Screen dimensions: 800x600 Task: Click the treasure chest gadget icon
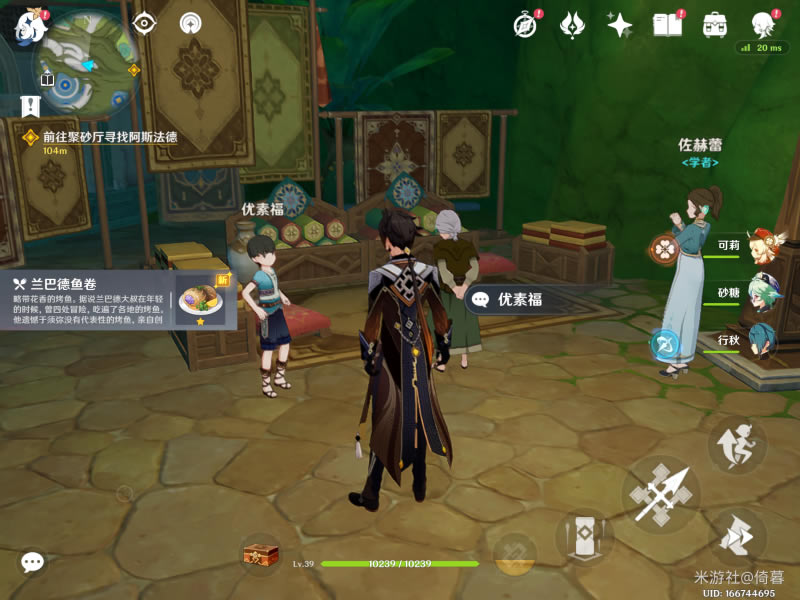click(x=261, y=554)
